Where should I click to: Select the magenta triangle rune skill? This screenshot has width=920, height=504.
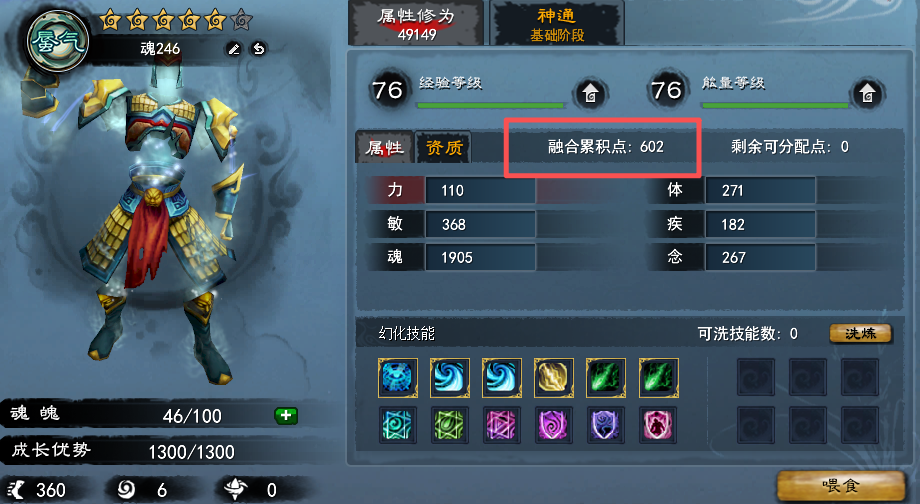[x=502, y=425]
